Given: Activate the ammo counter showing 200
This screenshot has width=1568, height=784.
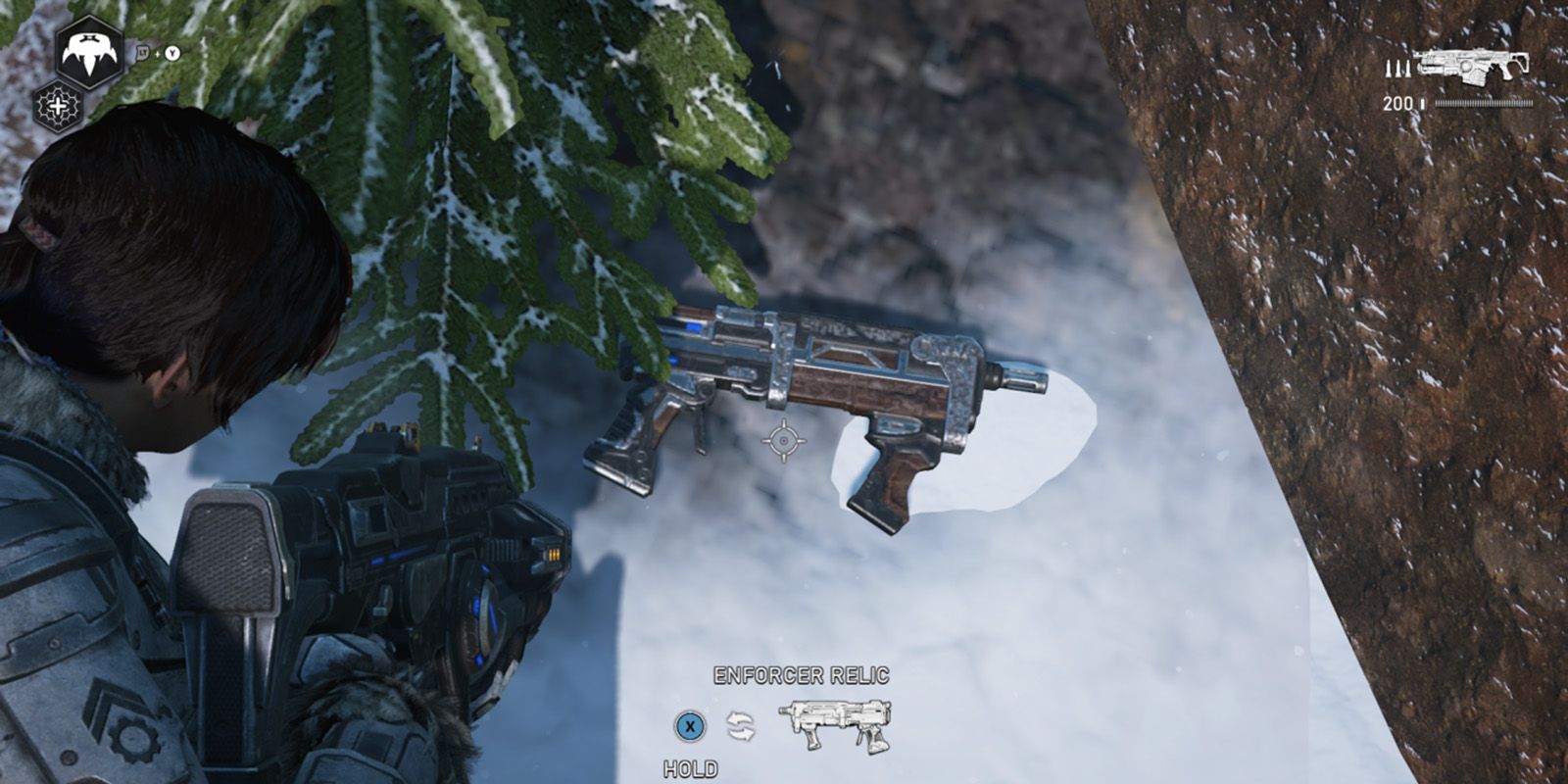Looking at the screenshot, I should tap(1396, 104).
